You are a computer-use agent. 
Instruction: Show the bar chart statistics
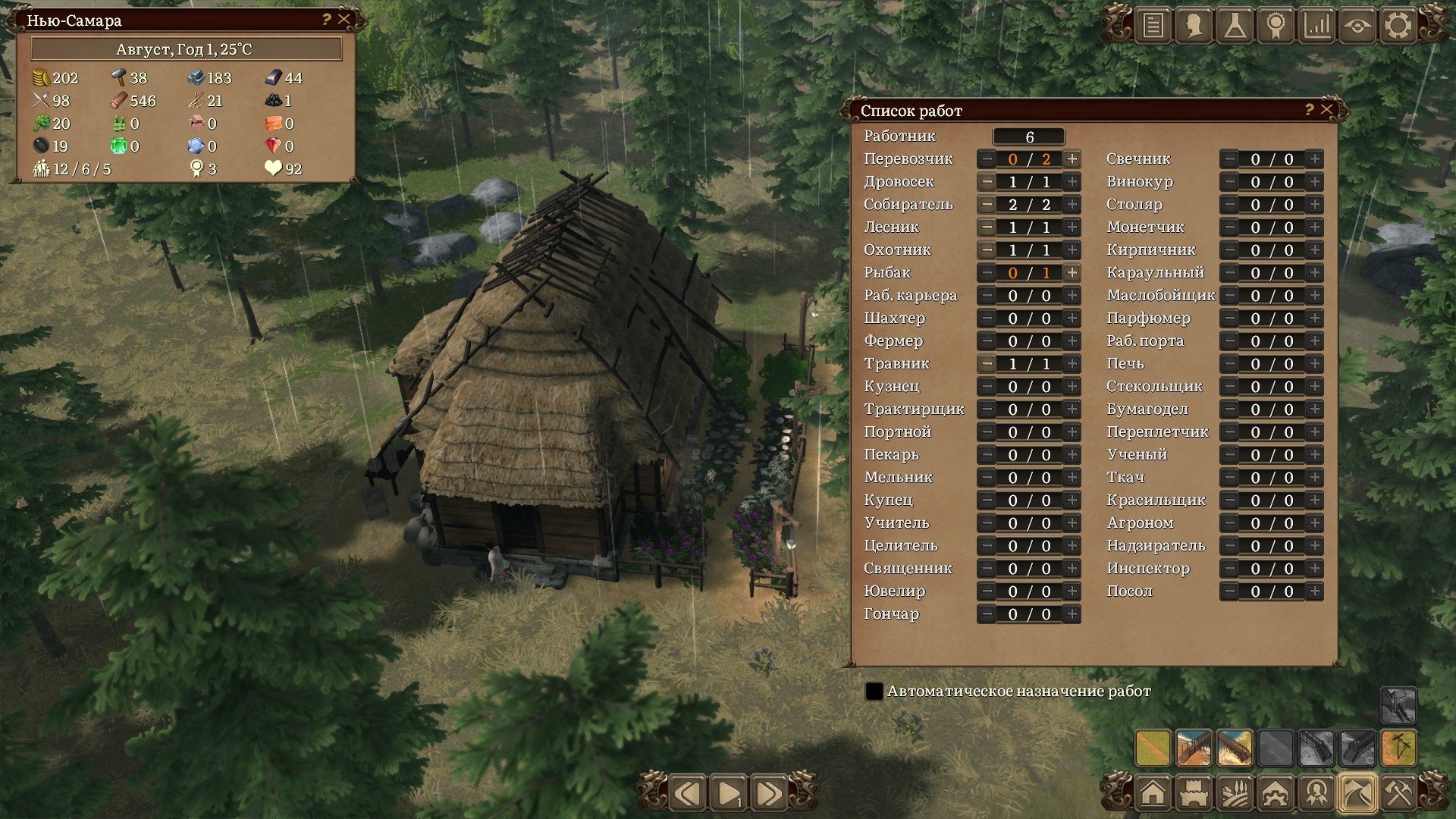(1316, 26)
